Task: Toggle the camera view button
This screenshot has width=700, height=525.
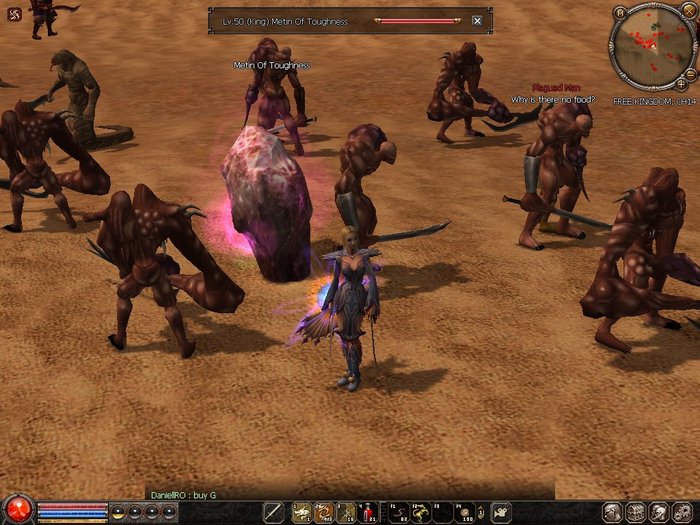Action: click(x=500, y=512)
